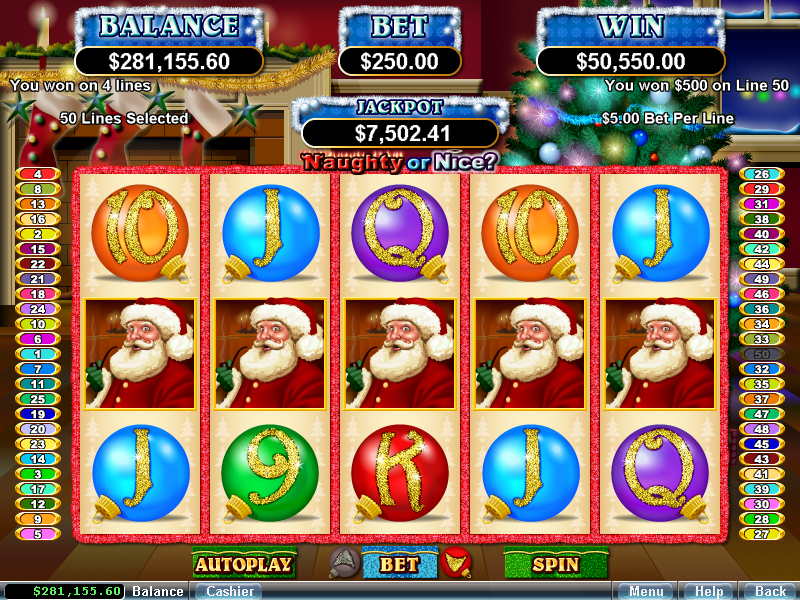Open the Menu in the bottom bar

645,591
